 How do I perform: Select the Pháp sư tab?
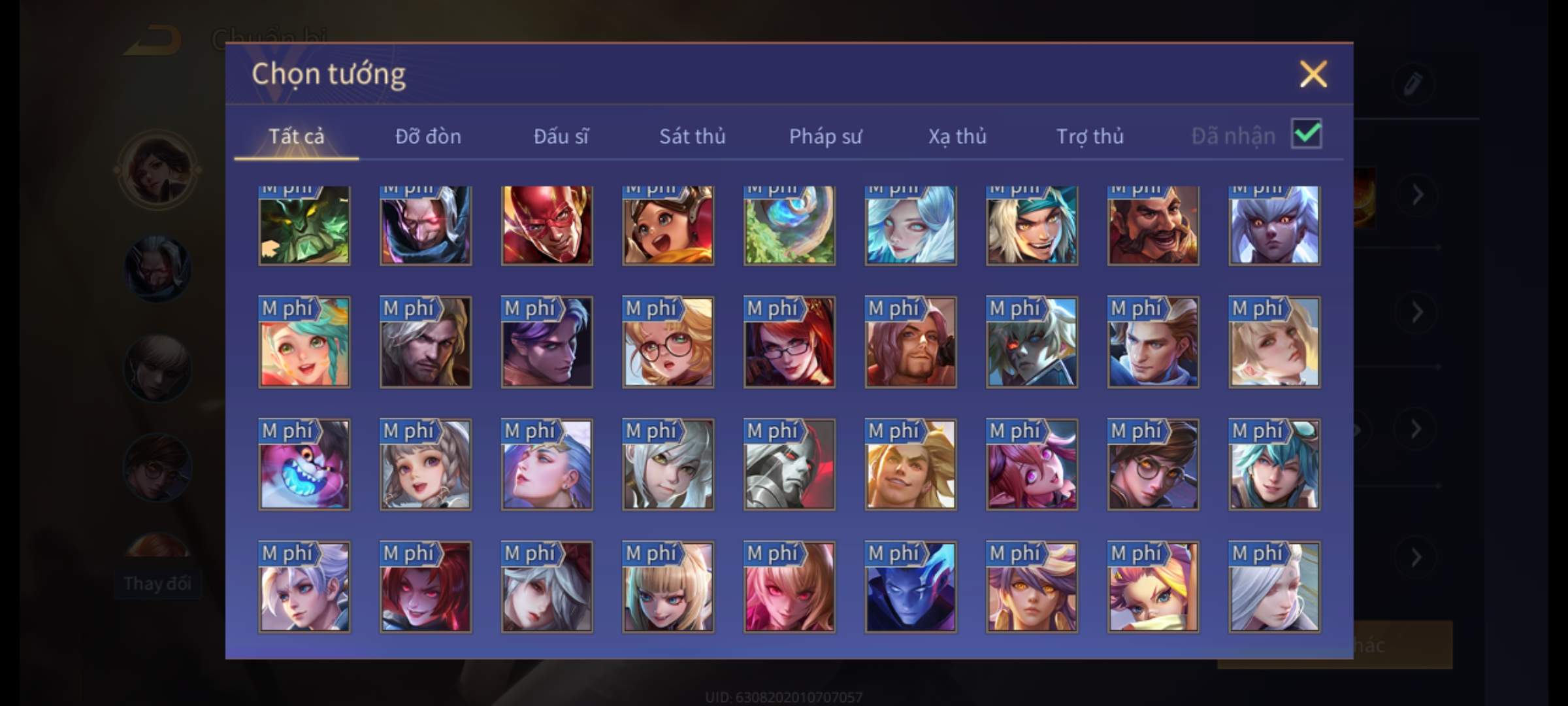point(825,136)
